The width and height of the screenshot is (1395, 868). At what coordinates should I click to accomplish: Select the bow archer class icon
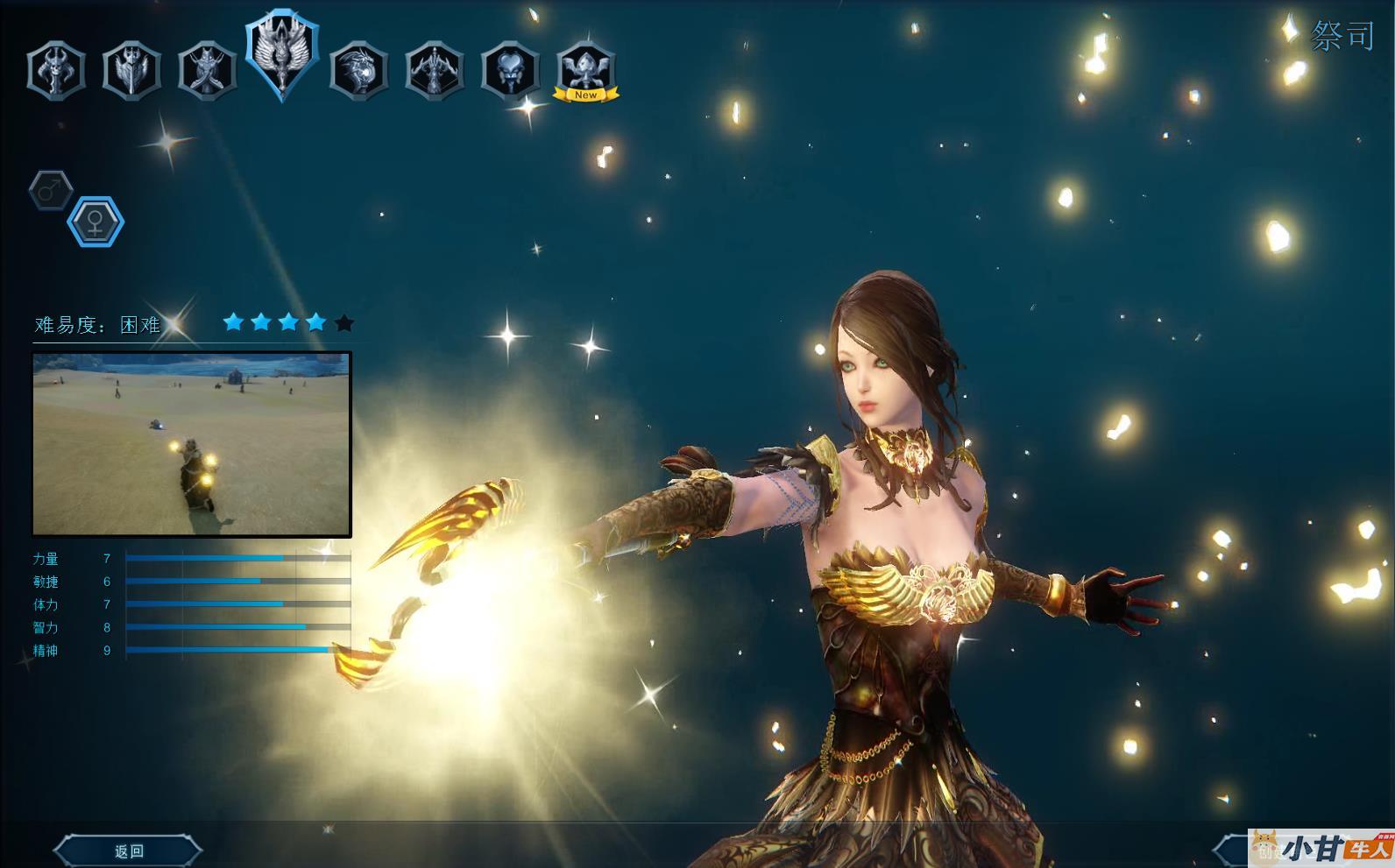point(435,70)
